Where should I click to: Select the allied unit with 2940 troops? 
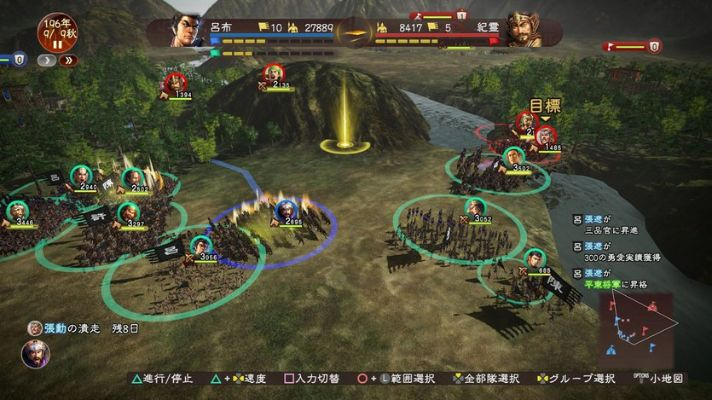point(81,176)
